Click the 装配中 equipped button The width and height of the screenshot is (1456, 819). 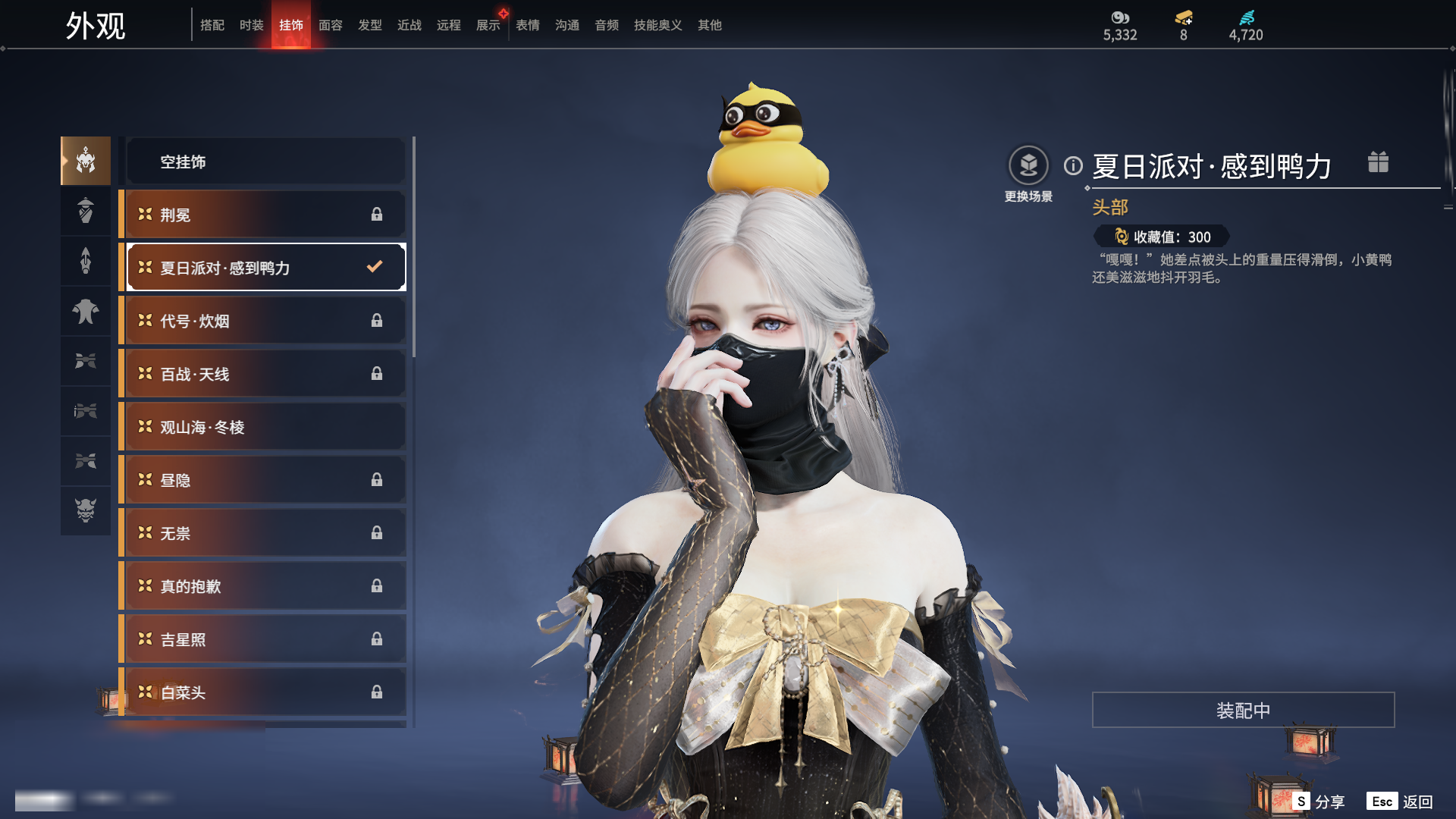pyautogui.click(x=1243, y=710)
